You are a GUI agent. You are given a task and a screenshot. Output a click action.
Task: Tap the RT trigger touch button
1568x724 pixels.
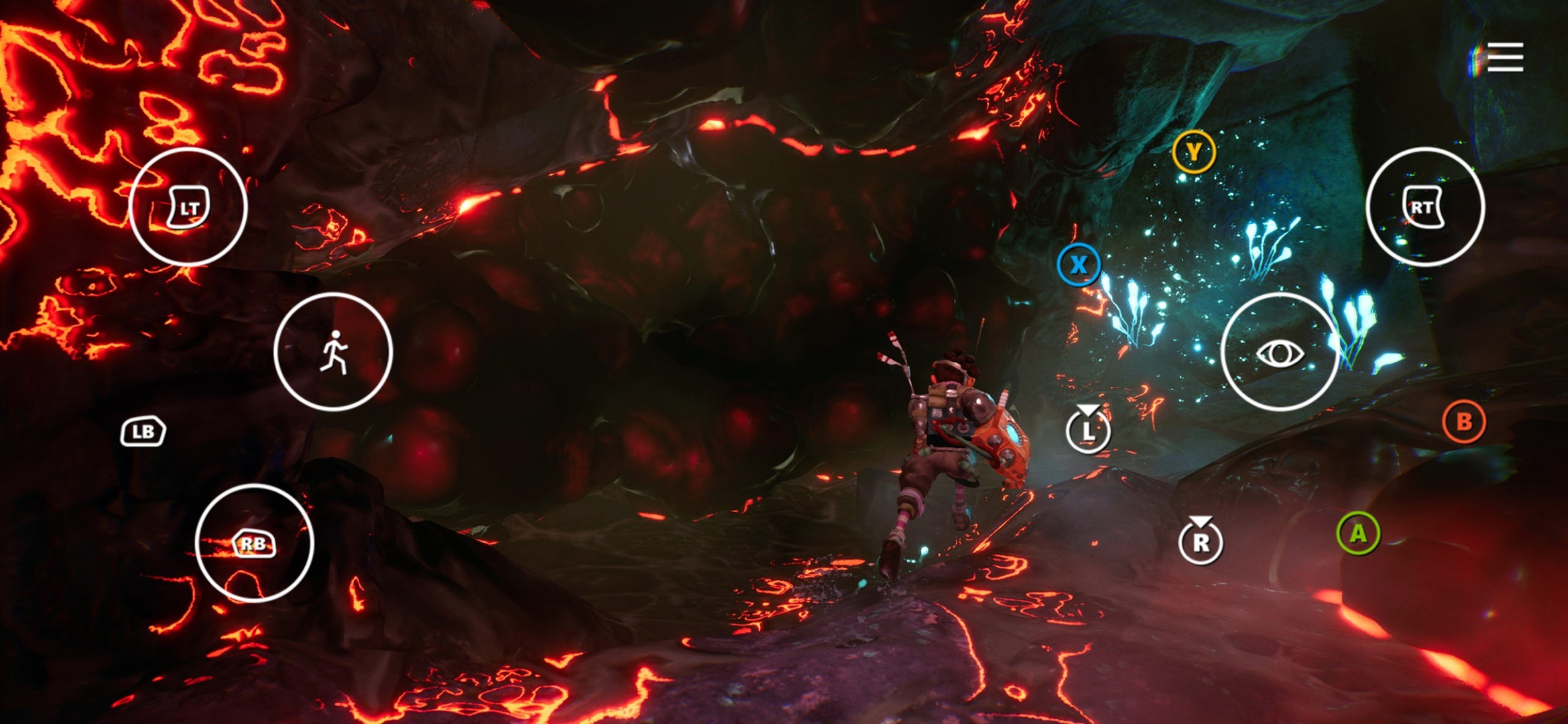1425,207
